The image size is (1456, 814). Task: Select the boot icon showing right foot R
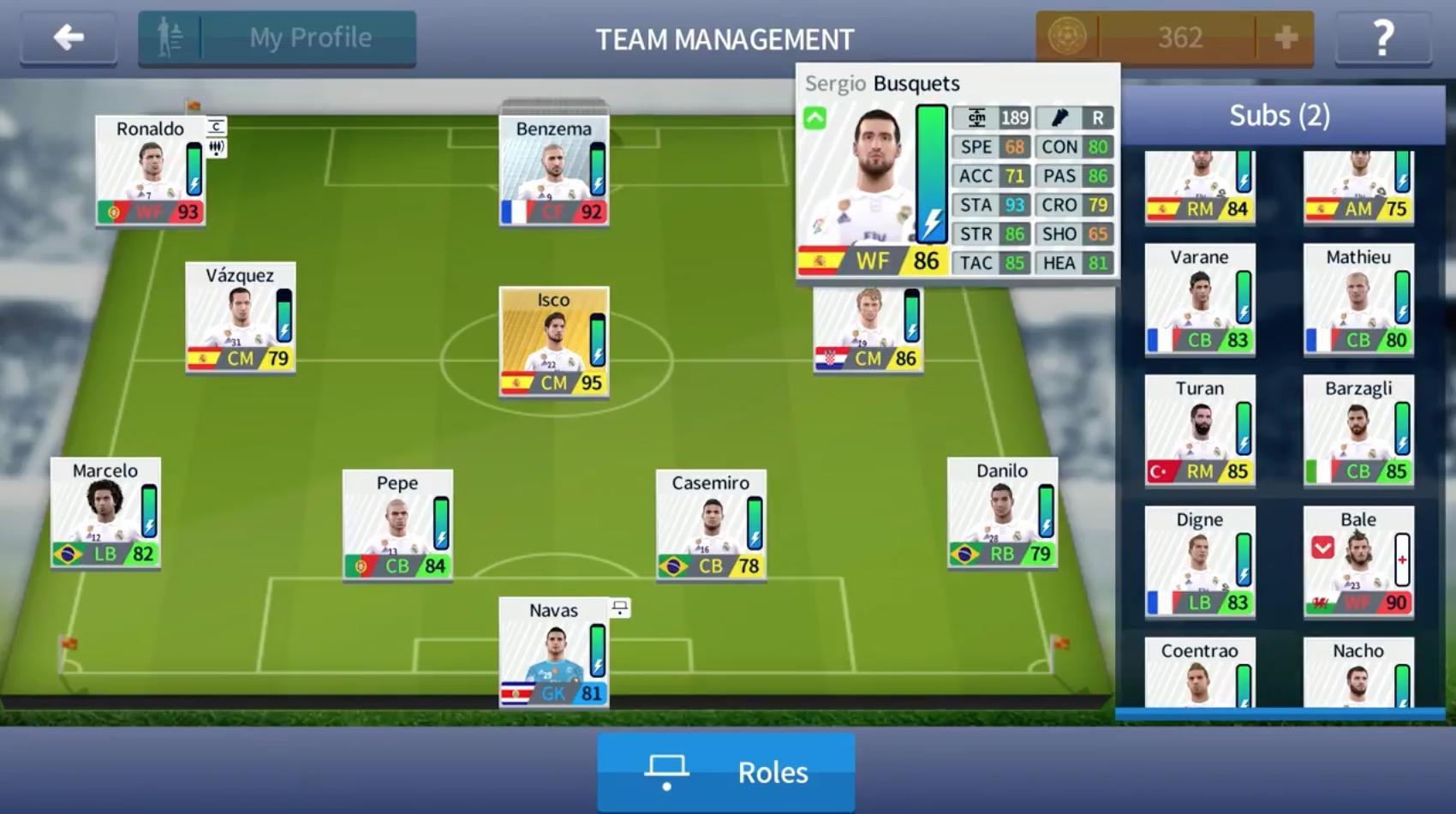click(1060, 117)
